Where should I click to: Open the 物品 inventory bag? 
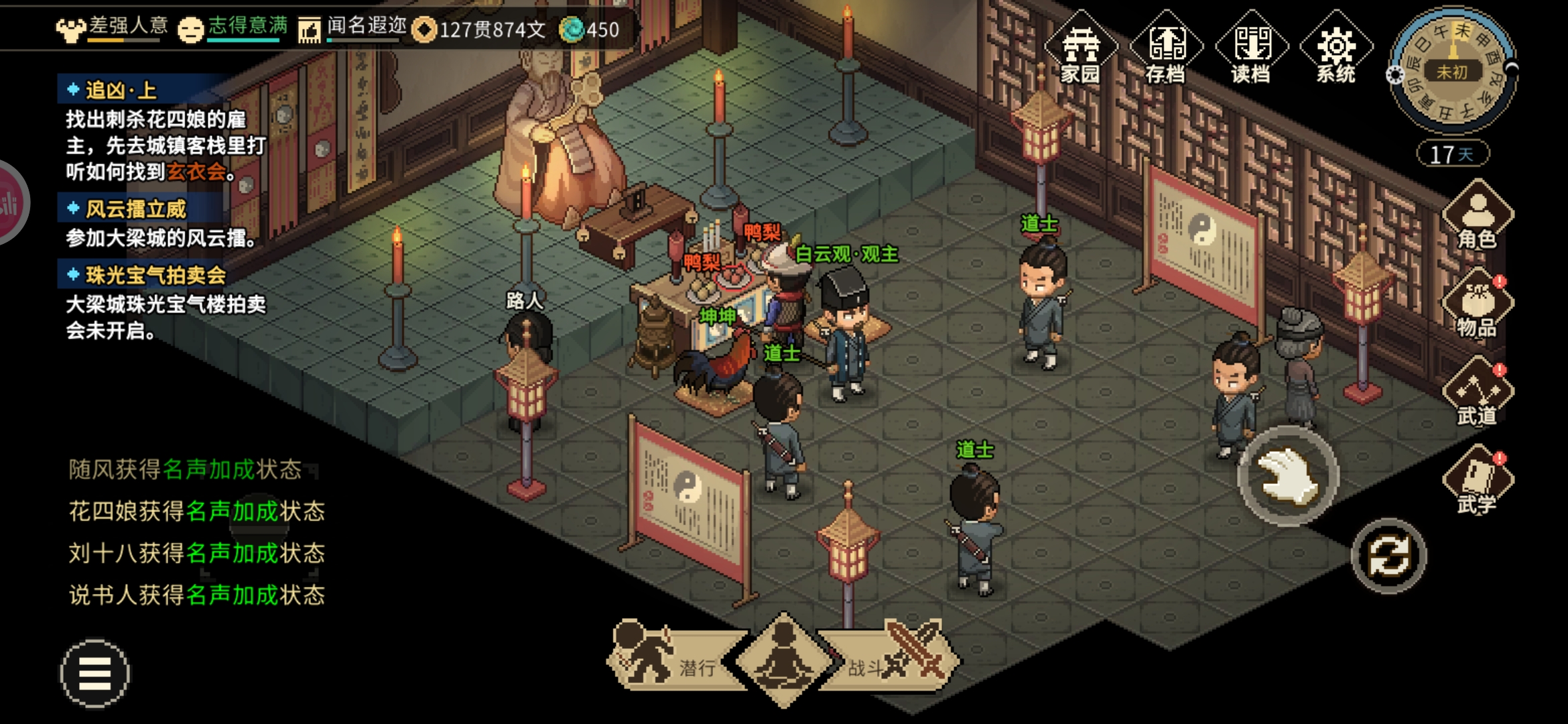click(x=1477, y=305)
